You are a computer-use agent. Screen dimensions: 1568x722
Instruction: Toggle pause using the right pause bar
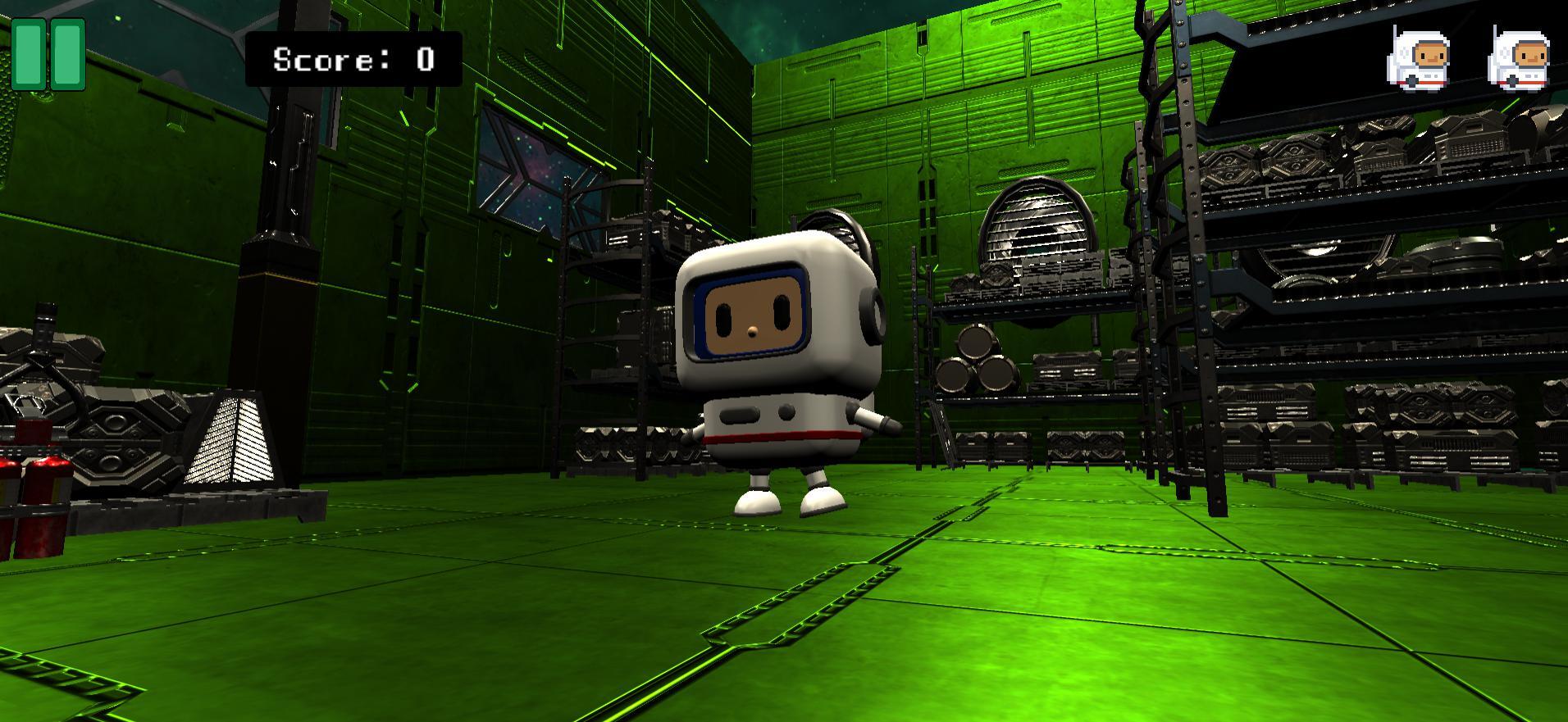click(66, 54)
